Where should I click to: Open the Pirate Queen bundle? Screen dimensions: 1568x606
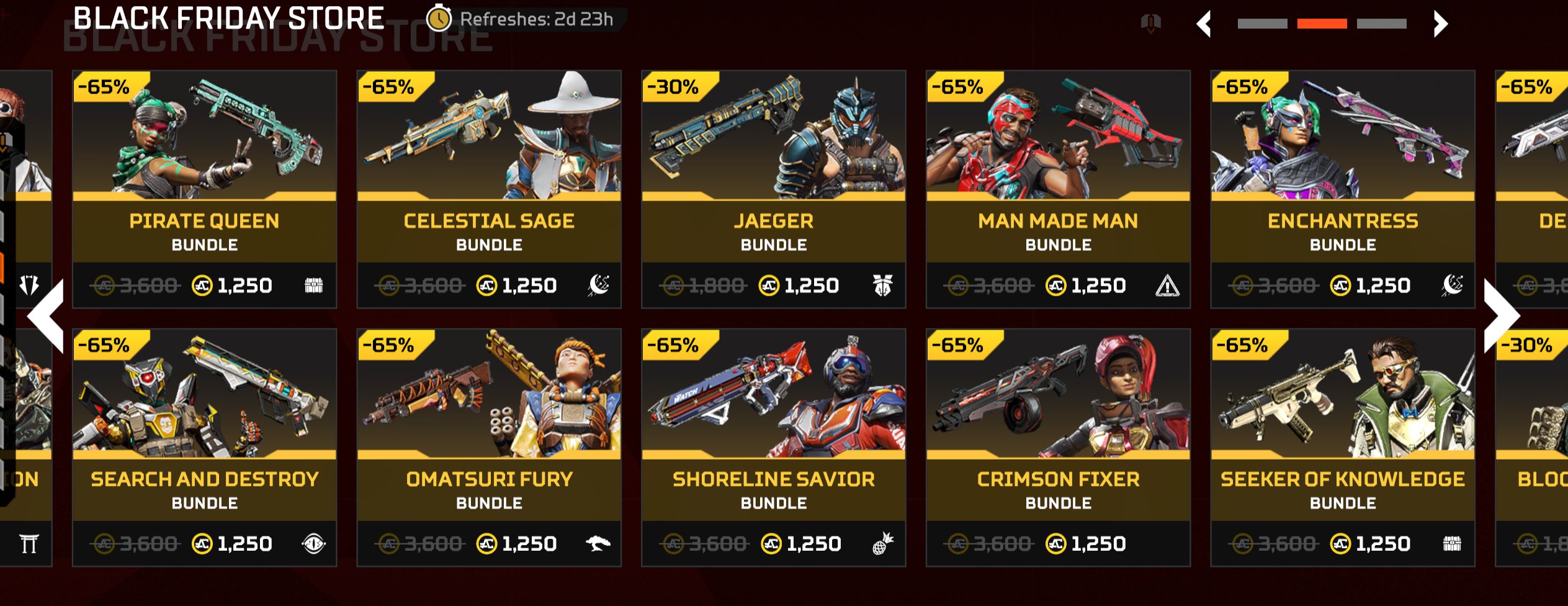tap(204, 189)
